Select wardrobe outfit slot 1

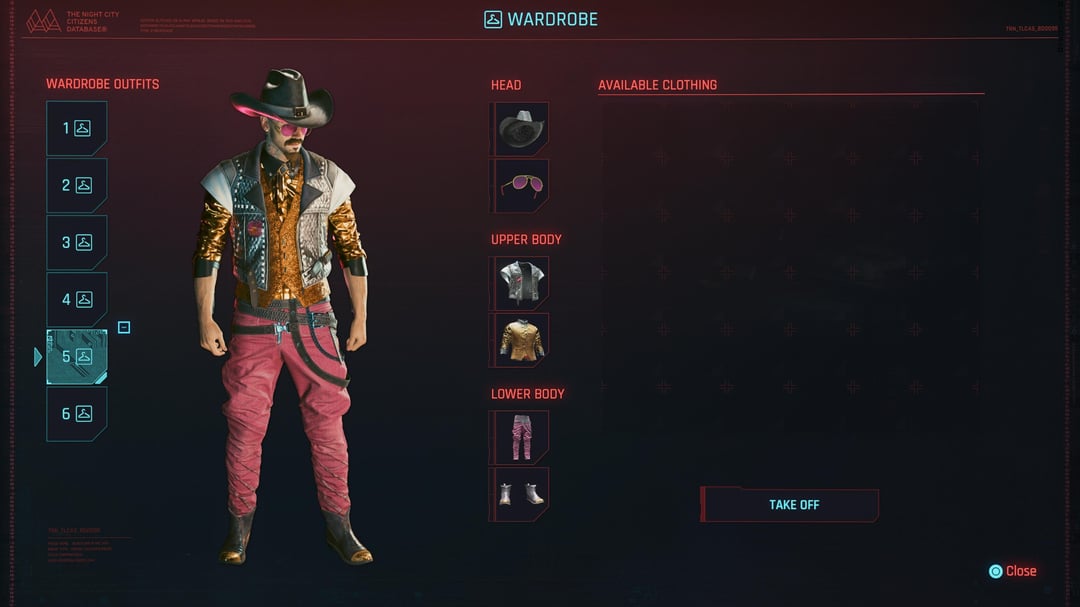click(76, 128)
